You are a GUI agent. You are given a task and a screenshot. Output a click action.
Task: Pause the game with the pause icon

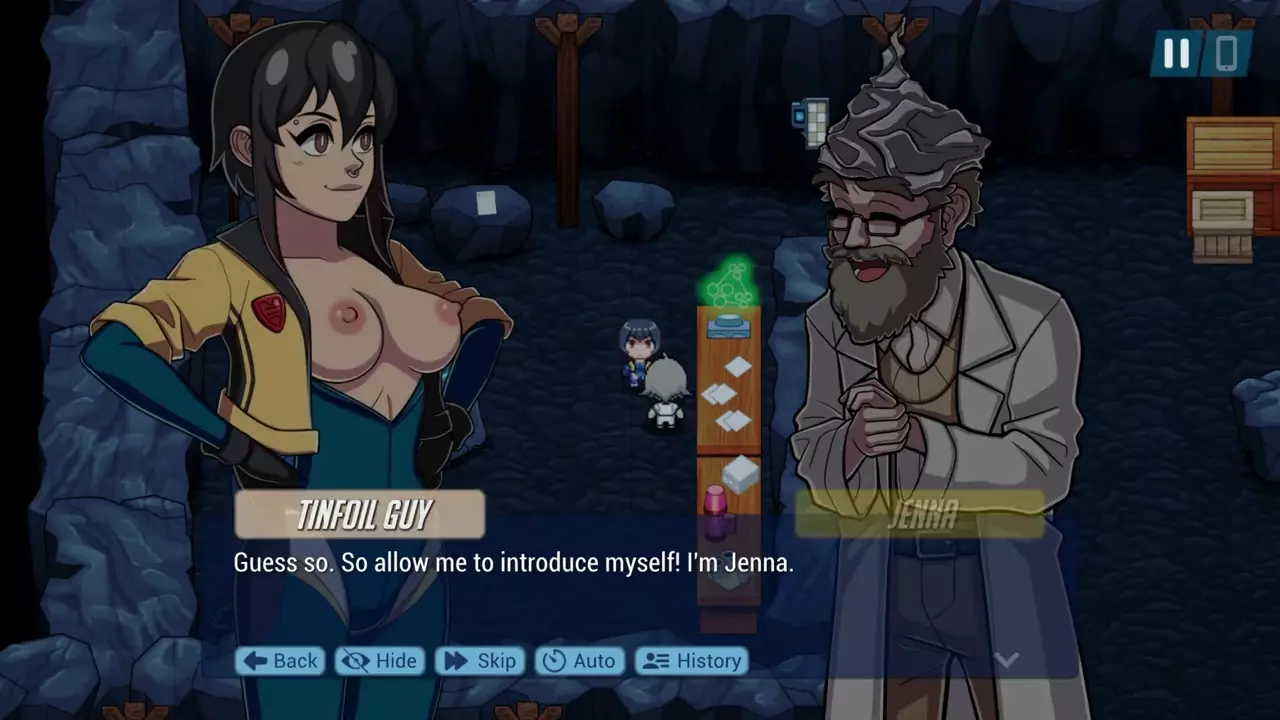pyautogui.click(x=1176, y=54)
